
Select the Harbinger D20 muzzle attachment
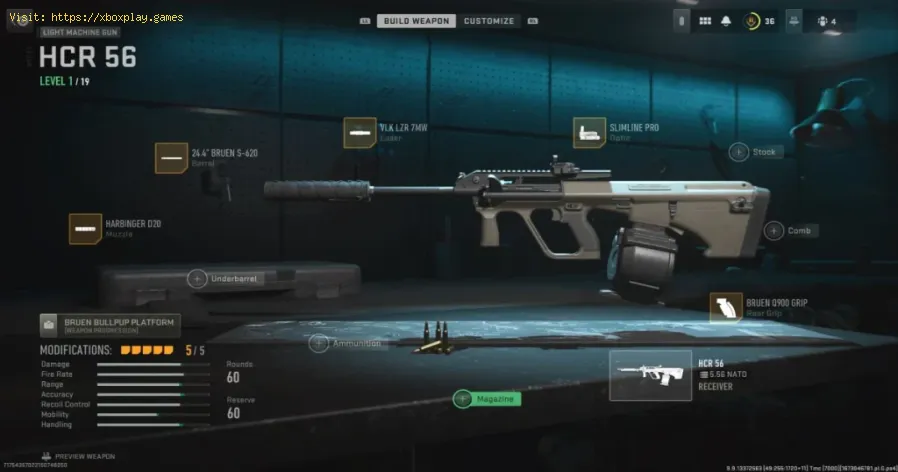click(x=84, y=229)
